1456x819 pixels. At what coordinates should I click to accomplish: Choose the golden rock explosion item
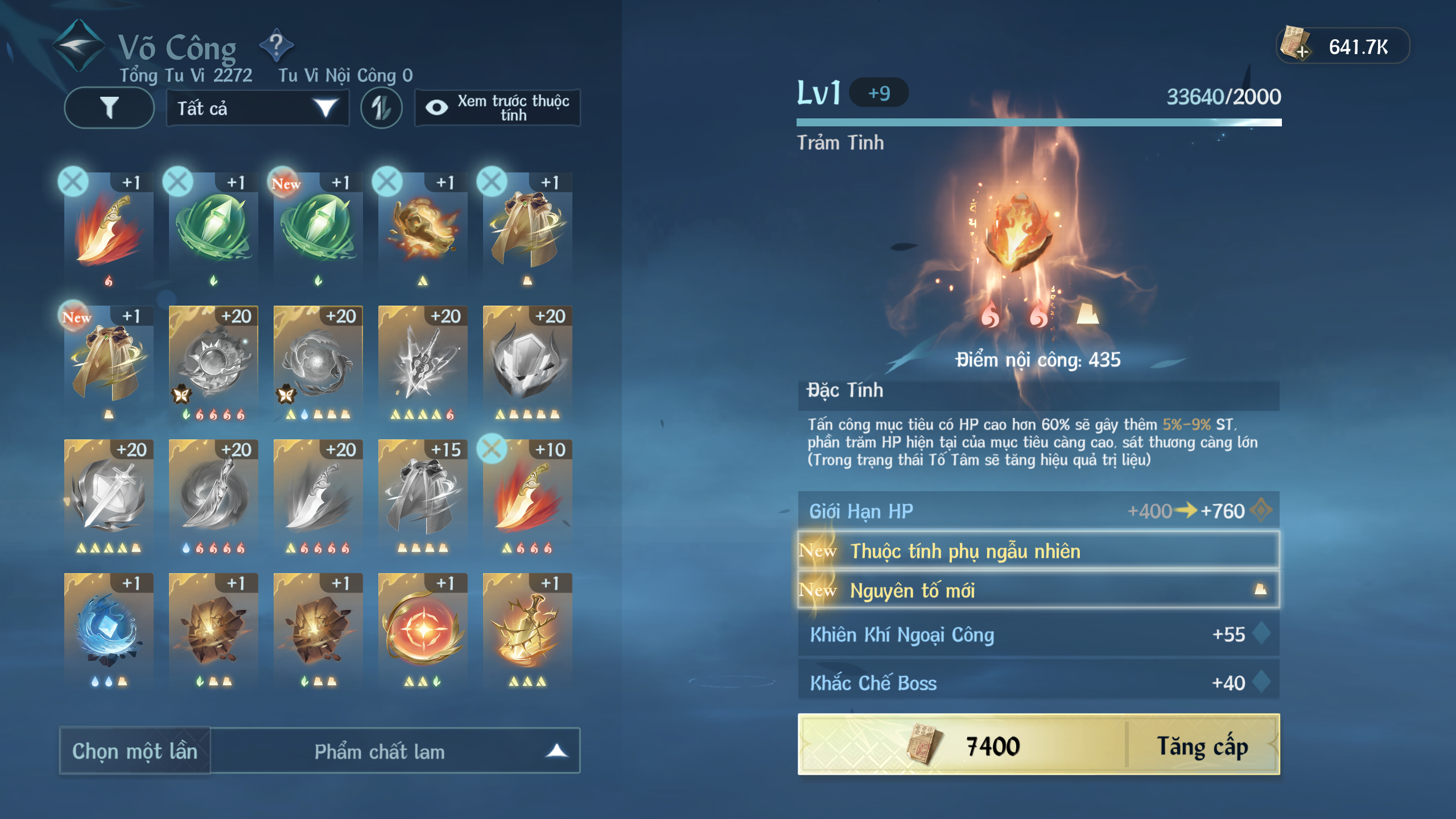423,228
